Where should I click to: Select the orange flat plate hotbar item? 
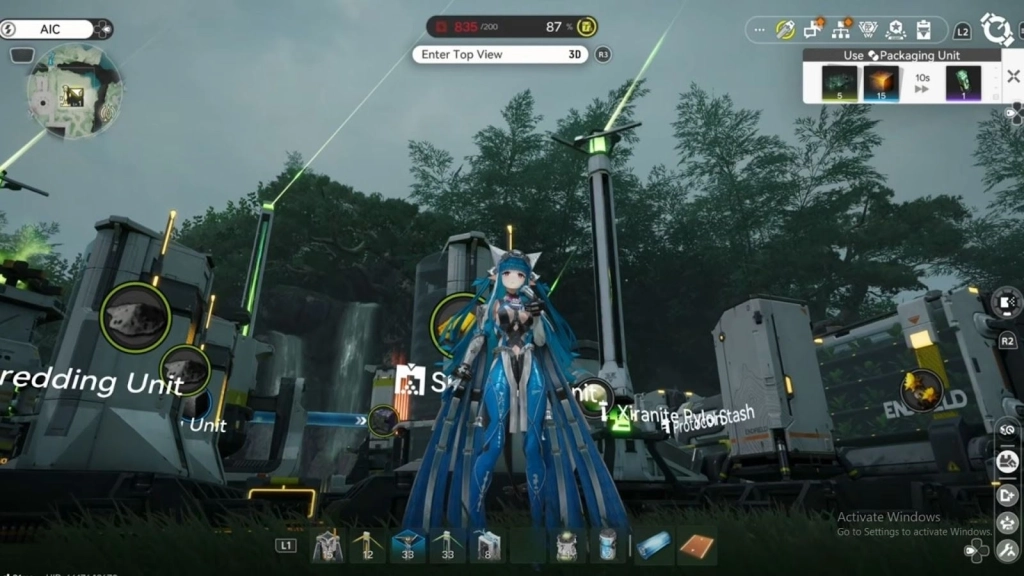tap(696, 546)
